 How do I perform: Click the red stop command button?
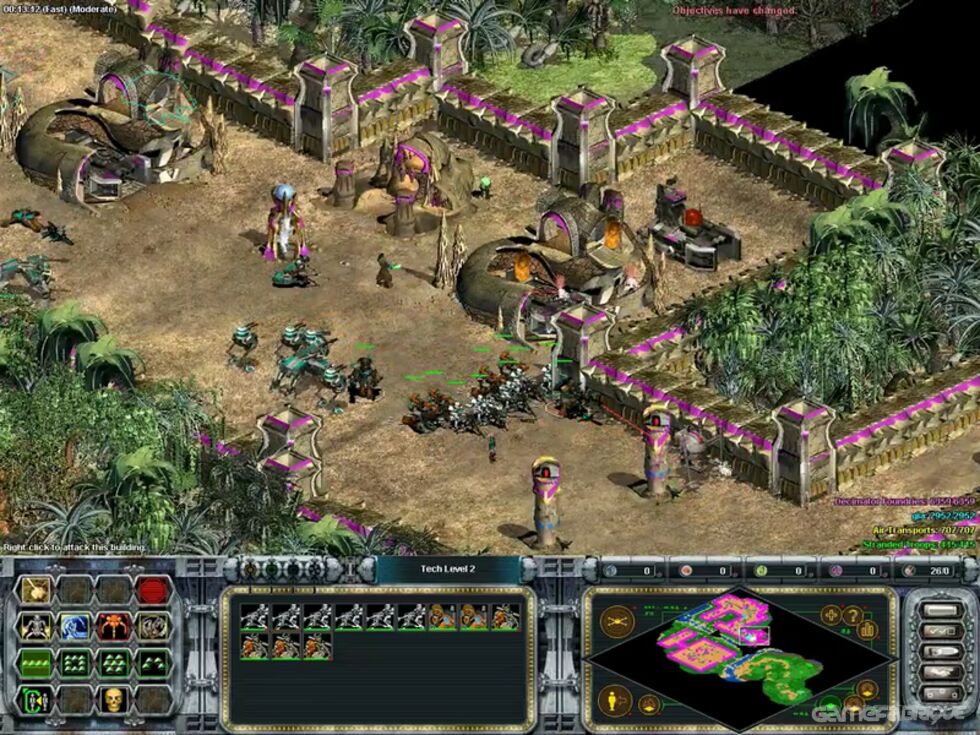point(153,591)
